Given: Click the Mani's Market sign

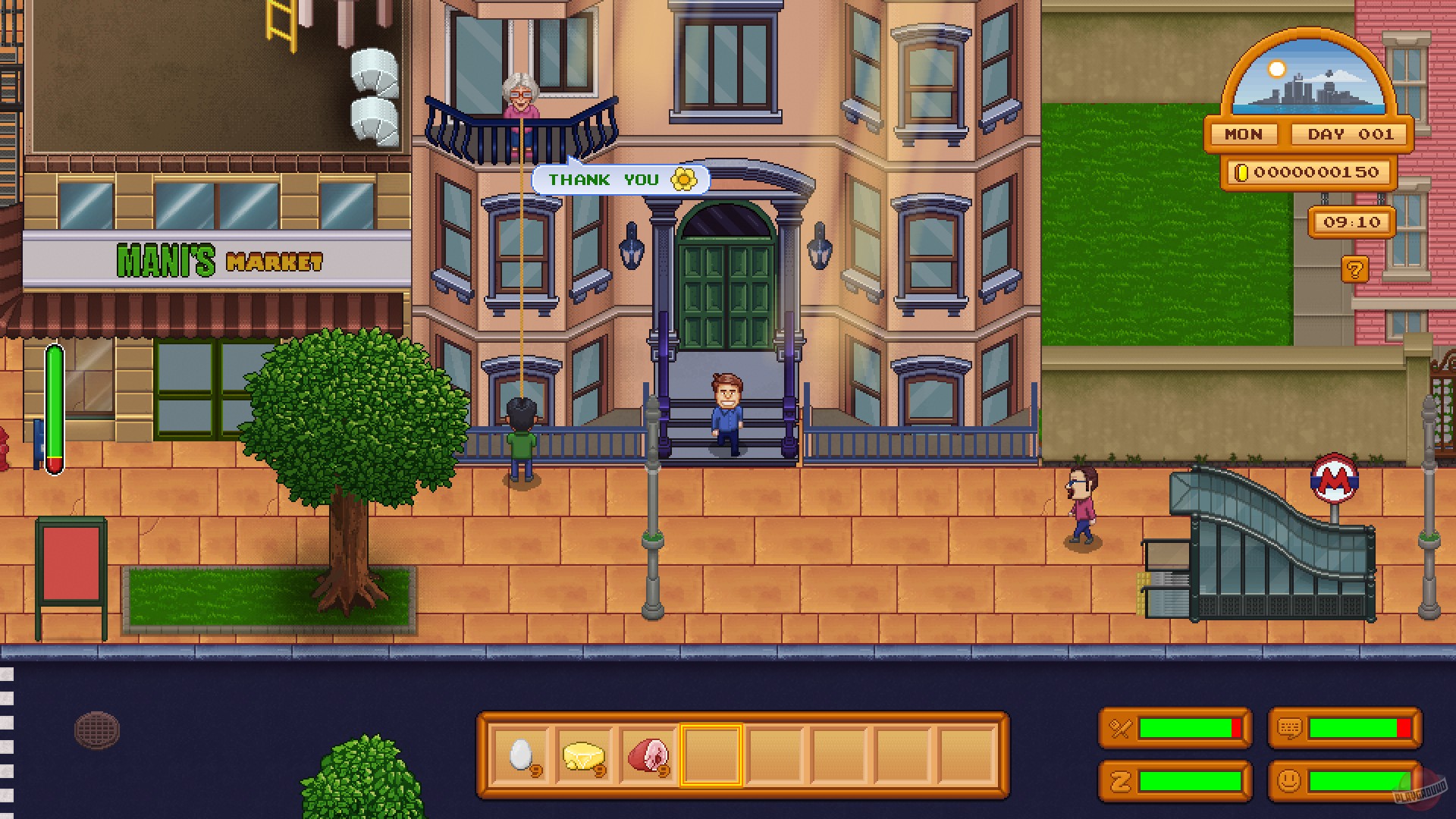Looking at the screenshot, I should (220, 261).
